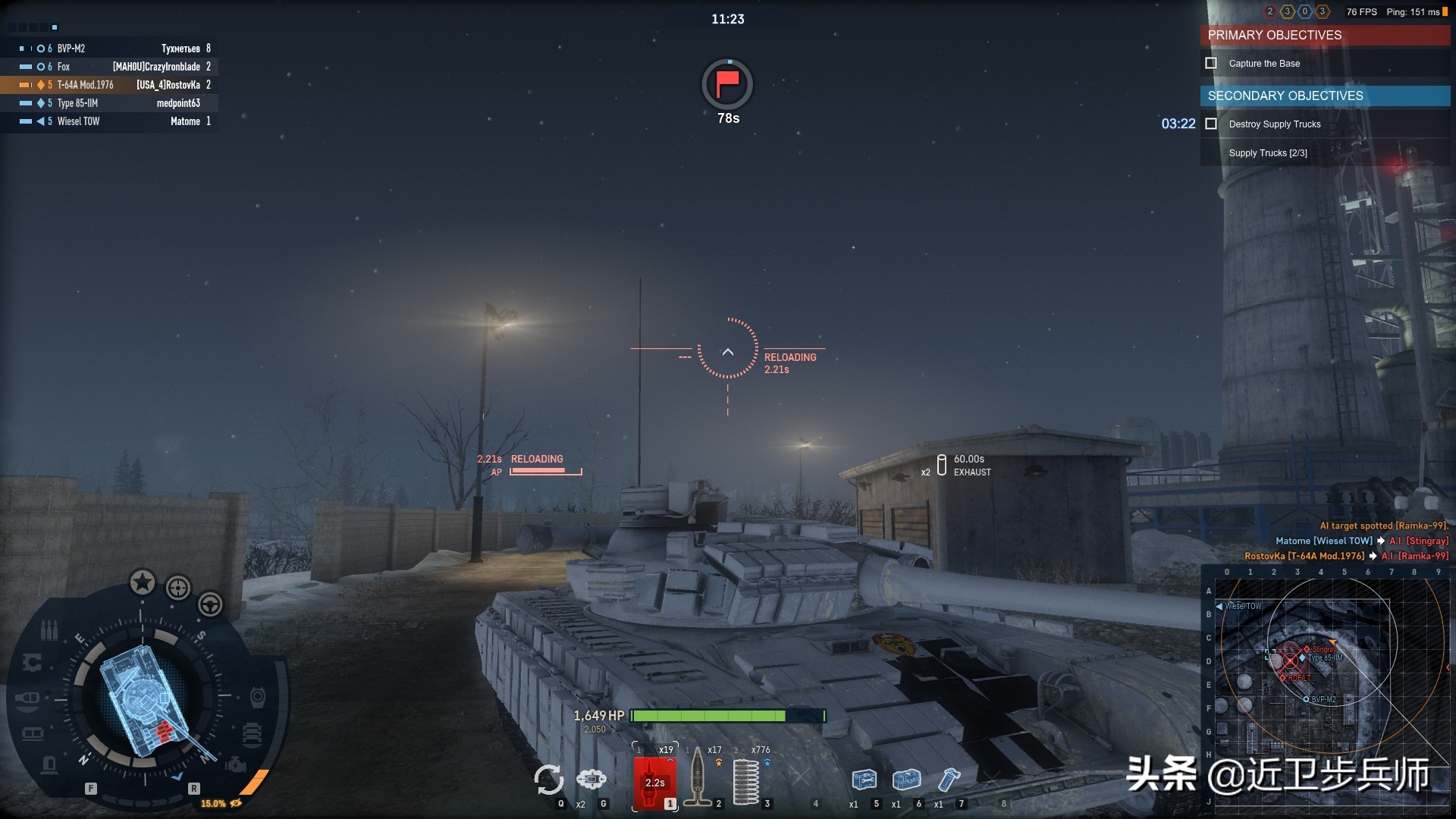Viewport: 1456px width, 819px height.
Task: Click the steering wheel driver icon
Action: [210, 604]
